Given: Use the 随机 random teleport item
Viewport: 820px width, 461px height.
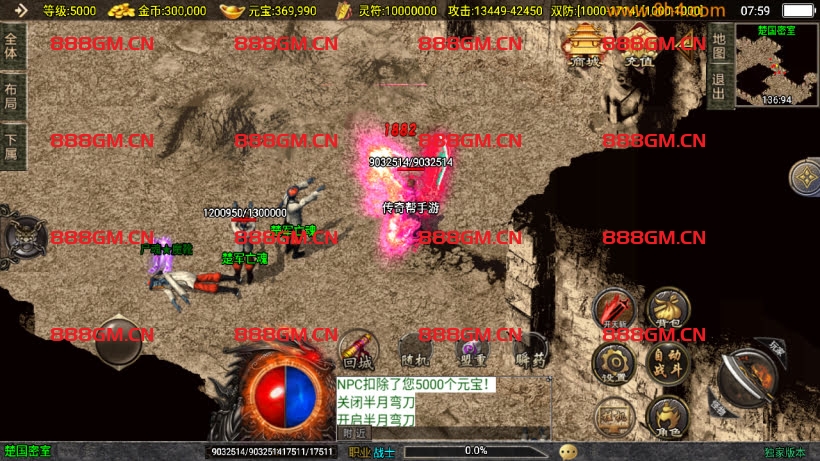Looking at the screenshot, I should [415, 350].
